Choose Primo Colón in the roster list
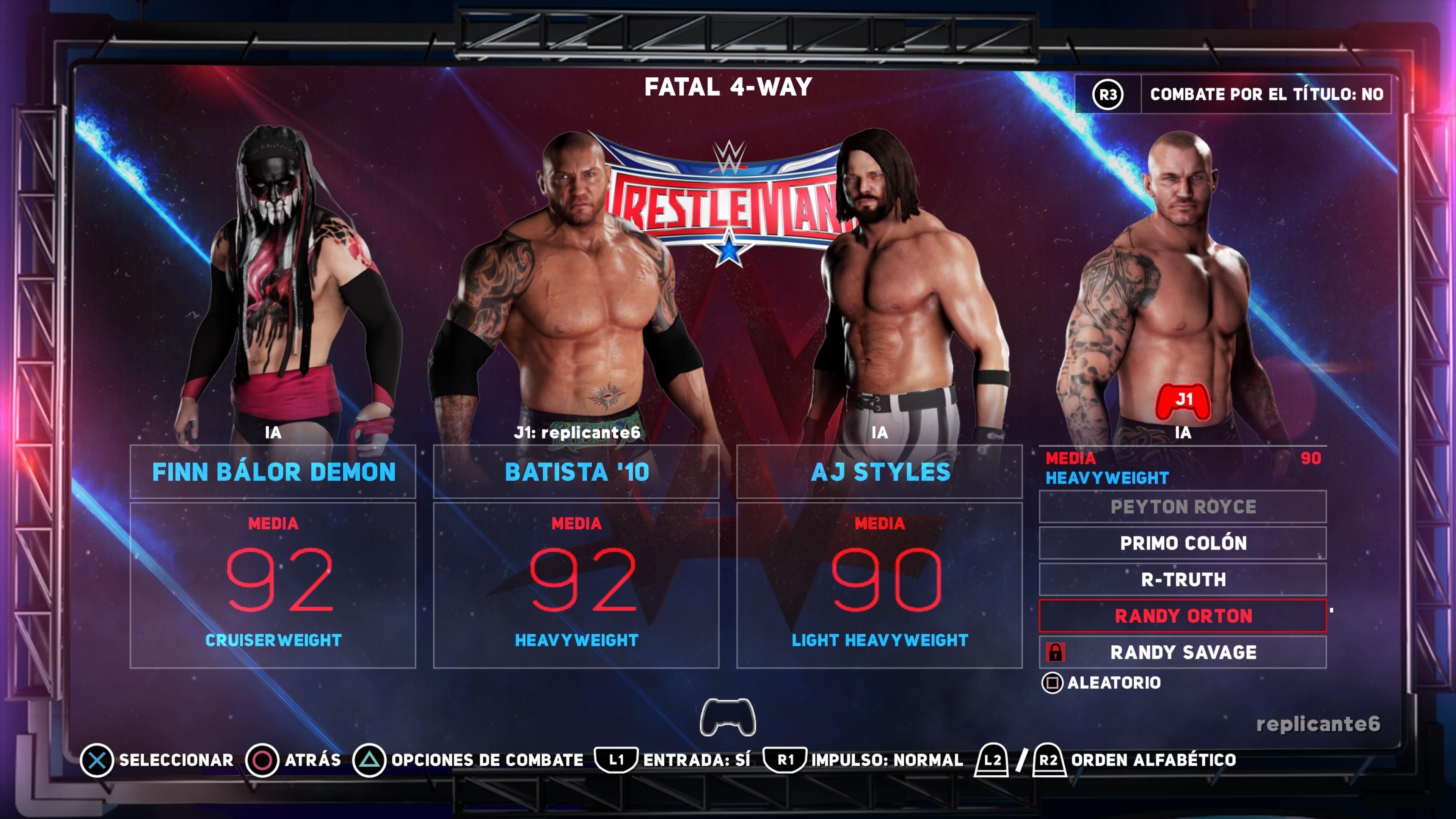1456x819 pixels. [x=1183, y=543]
